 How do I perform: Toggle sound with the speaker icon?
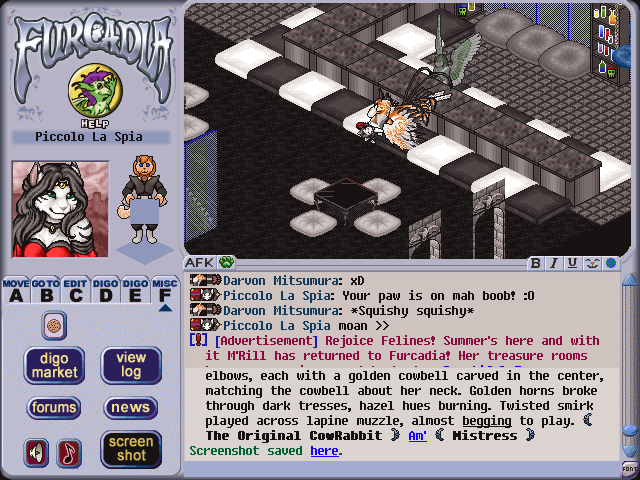tap(37, 453)
